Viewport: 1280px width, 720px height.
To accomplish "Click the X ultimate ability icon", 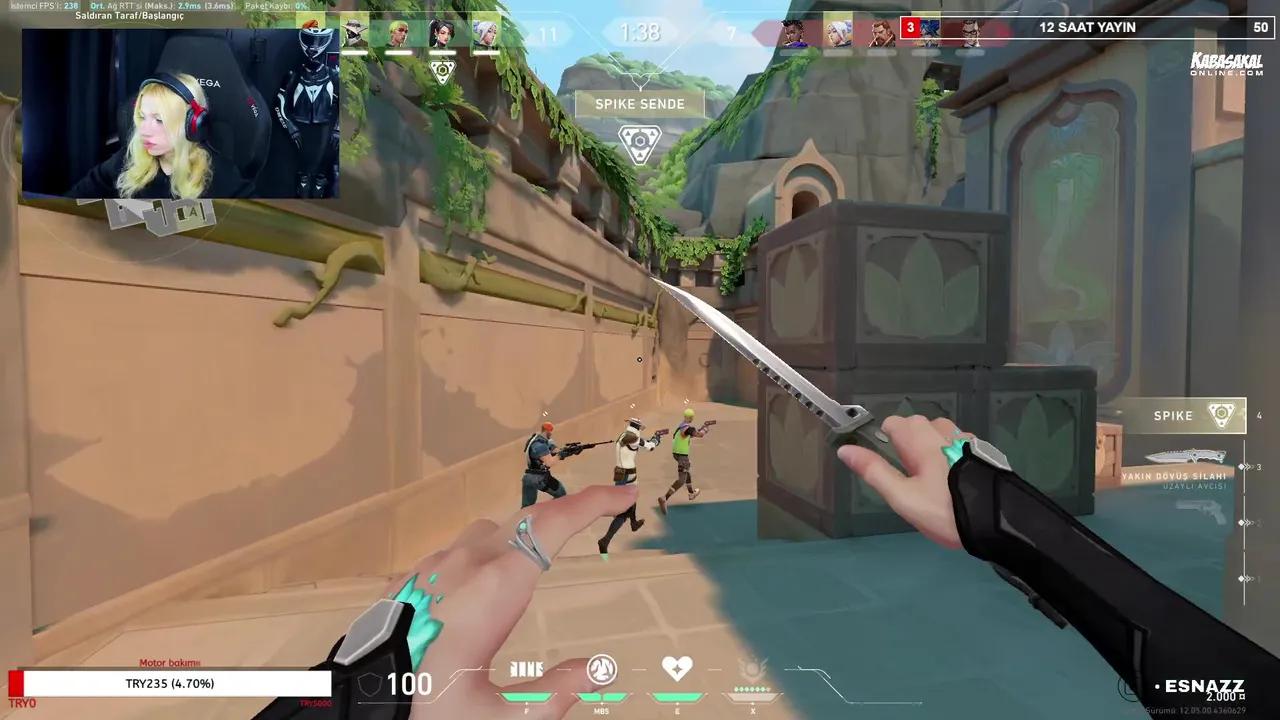I will [753, 669].
